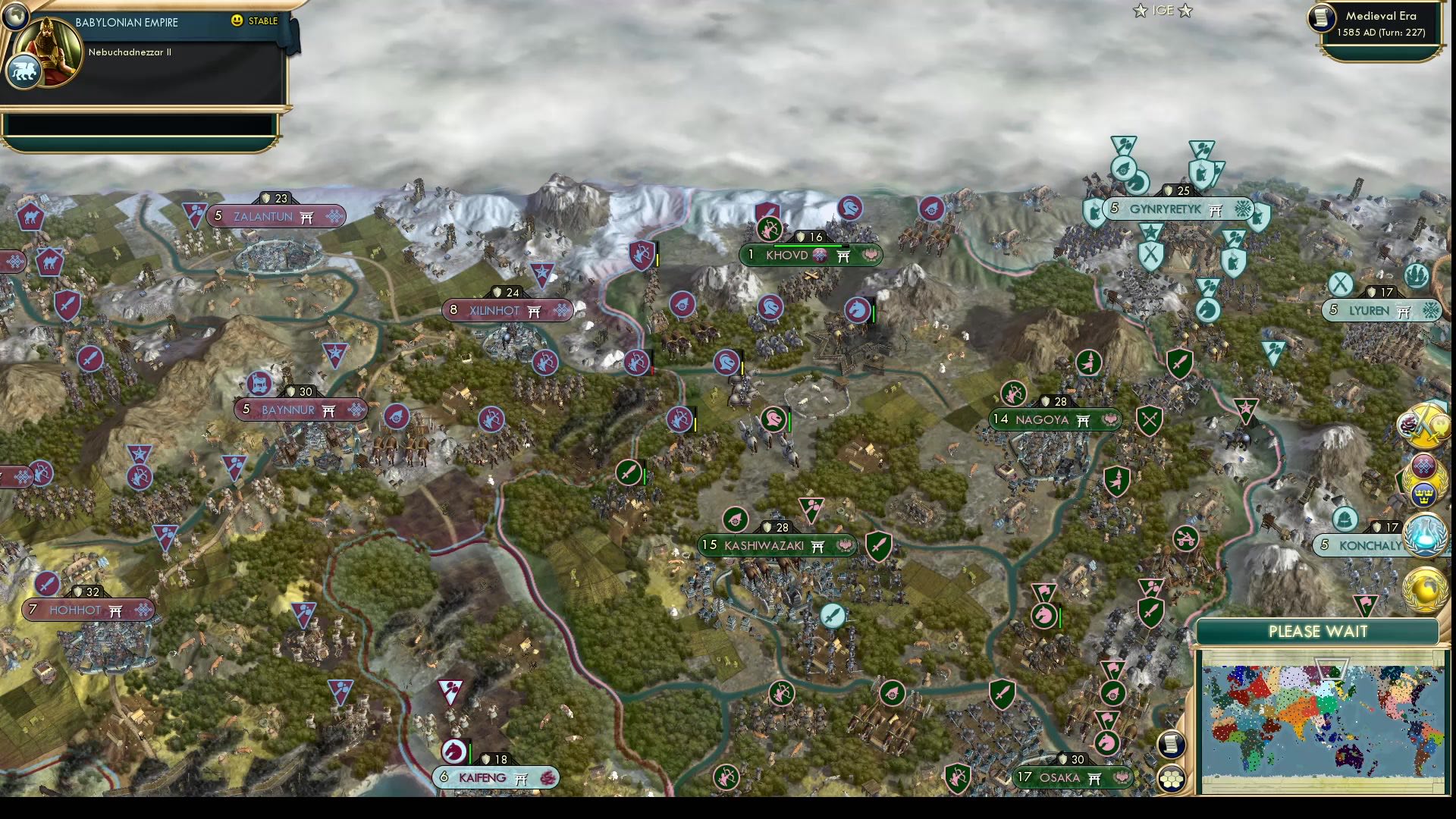
Task: Toggle the snowflake icon on Gynryretyk's banner
Action: pyautogui.click(x=1241, y=209)
